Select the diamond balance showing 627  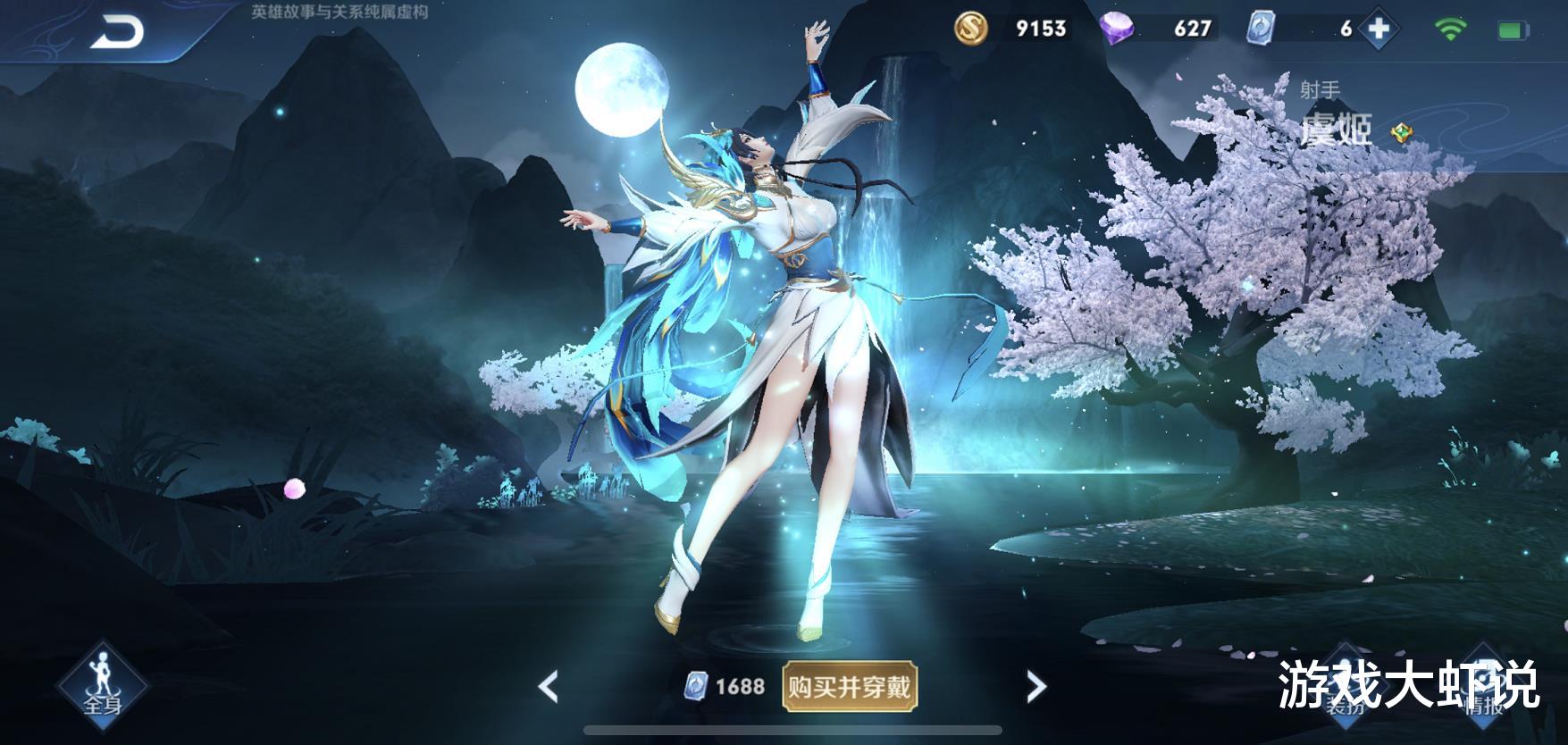[x=1194, y=28]
